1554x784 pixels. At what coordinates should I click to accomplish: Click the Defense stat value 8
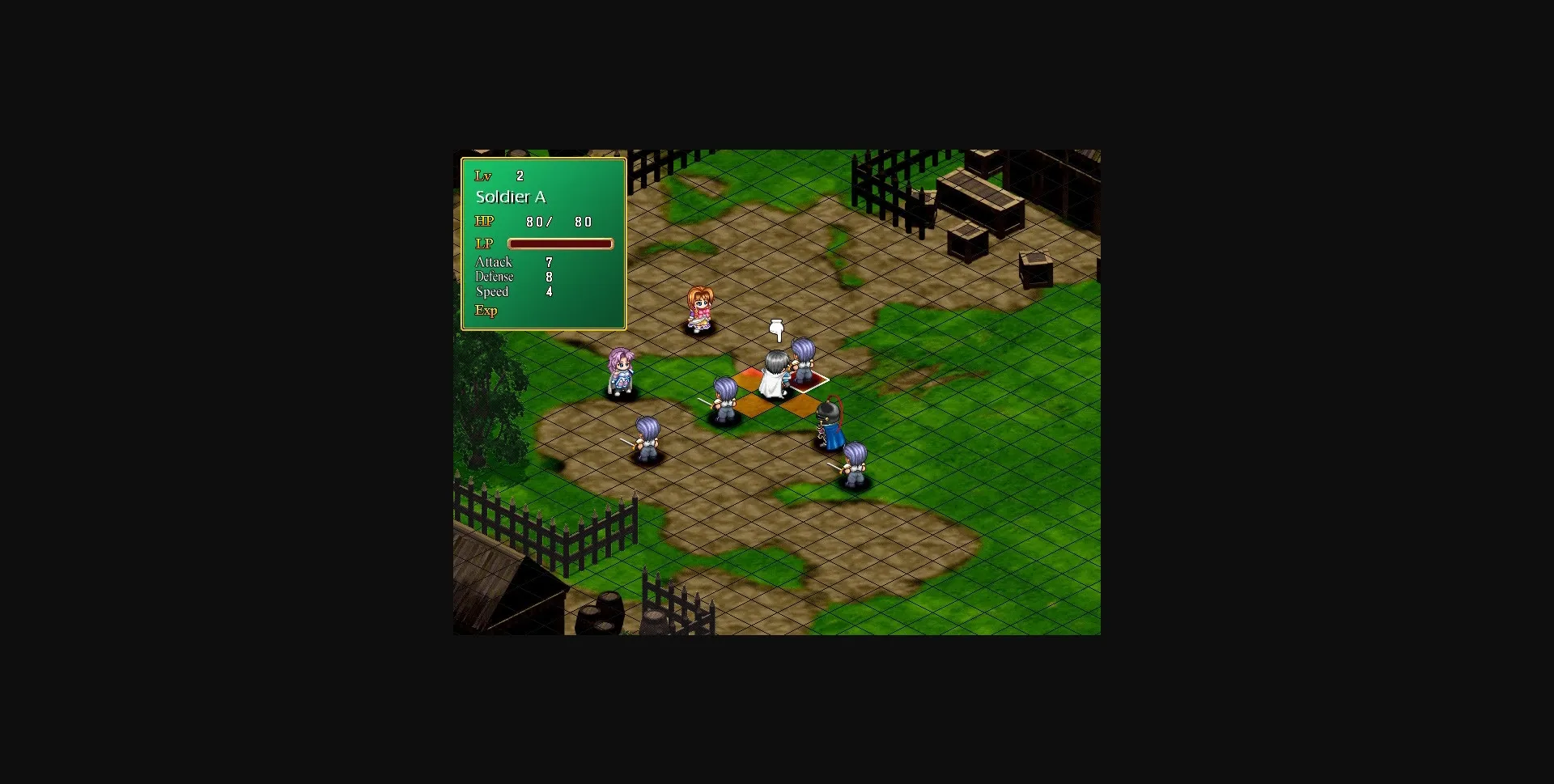pos(550,276)
